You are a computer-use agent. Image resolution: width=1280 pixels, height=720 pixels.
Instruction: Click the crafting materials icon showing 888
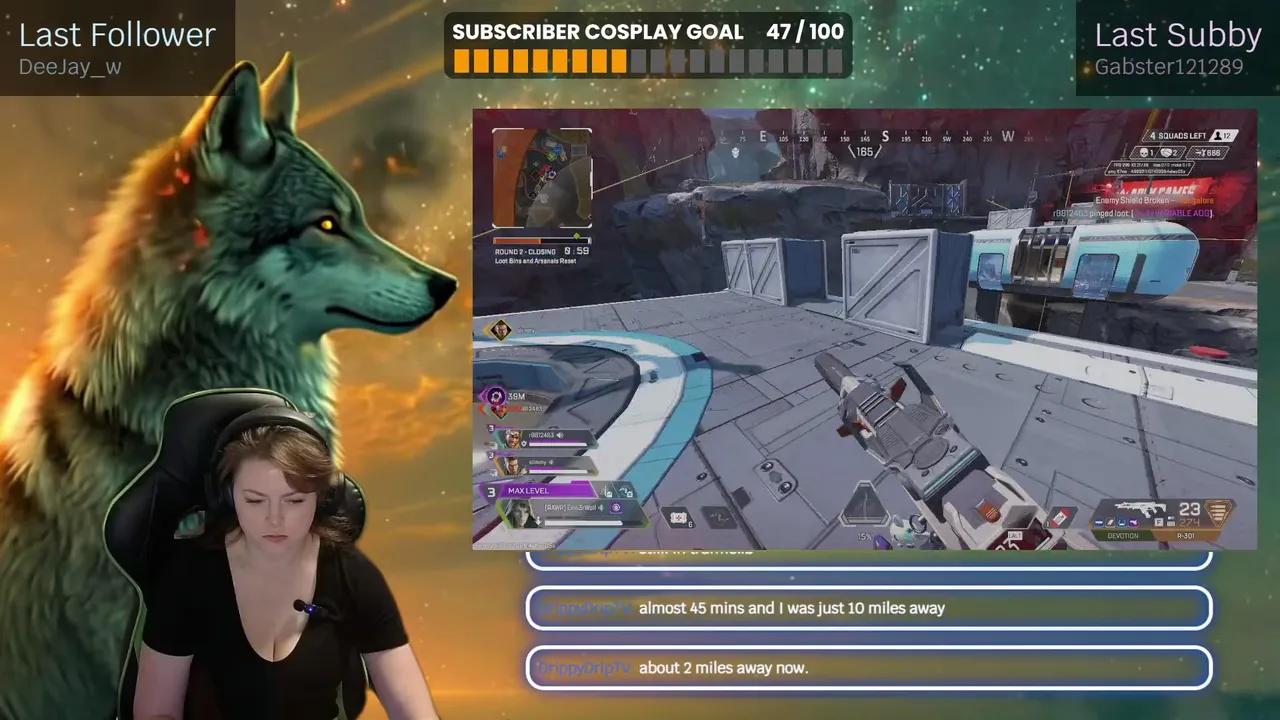click(x=1199, y=152)
